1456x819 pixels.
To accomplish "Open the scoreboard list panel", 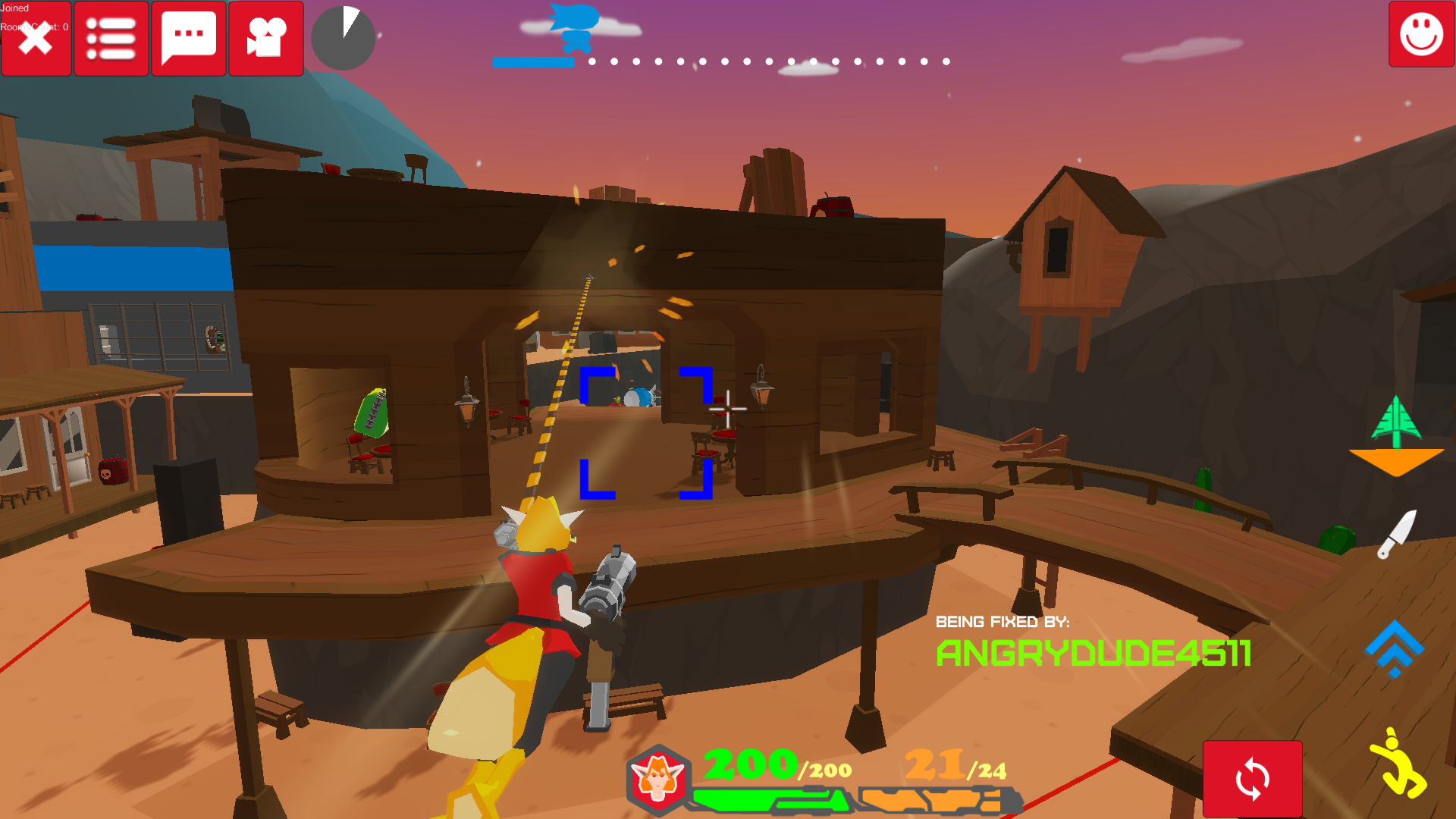I will tap(111, 39).
